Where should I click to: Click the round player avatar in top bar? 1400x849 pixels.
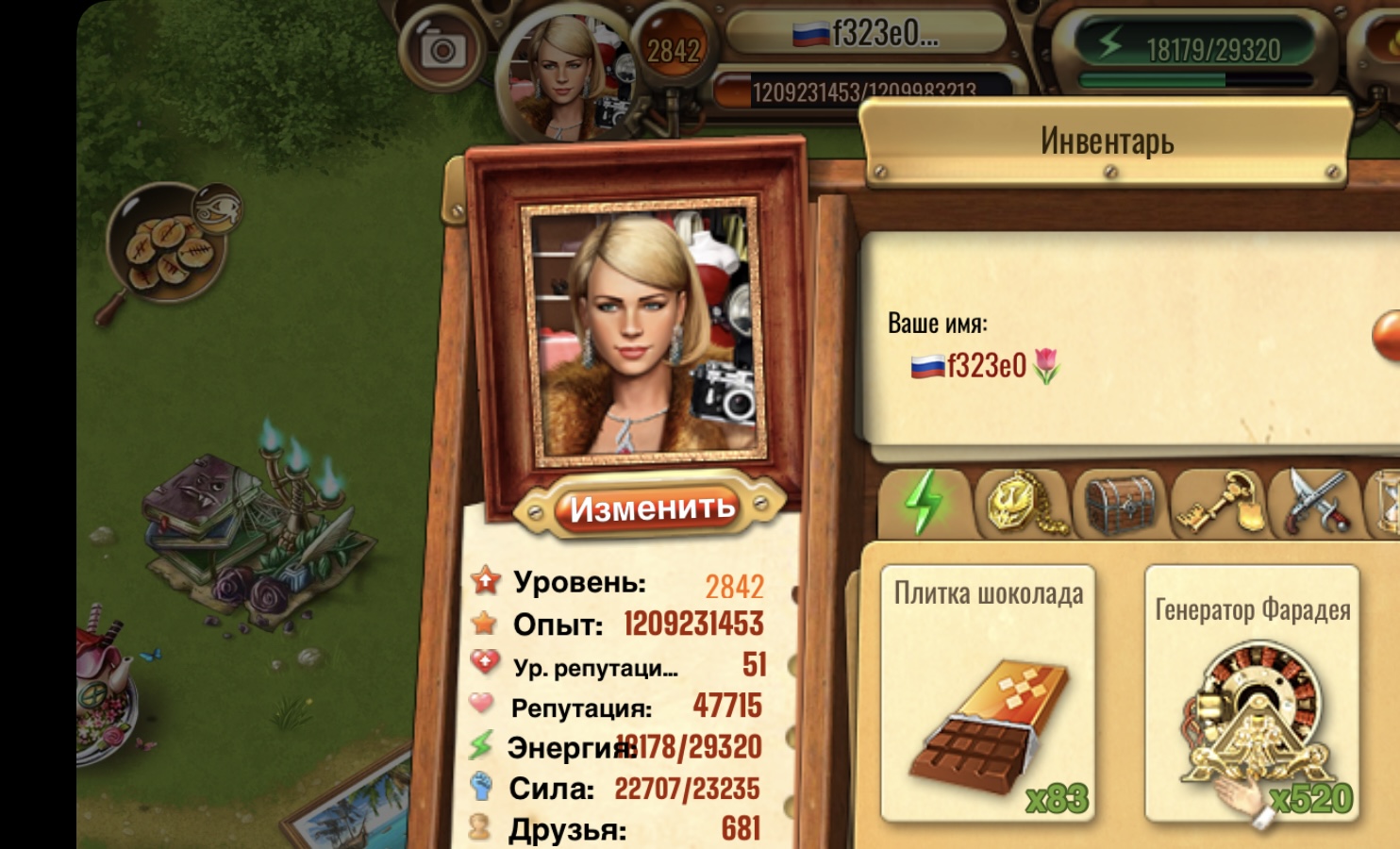pos(563,77)
